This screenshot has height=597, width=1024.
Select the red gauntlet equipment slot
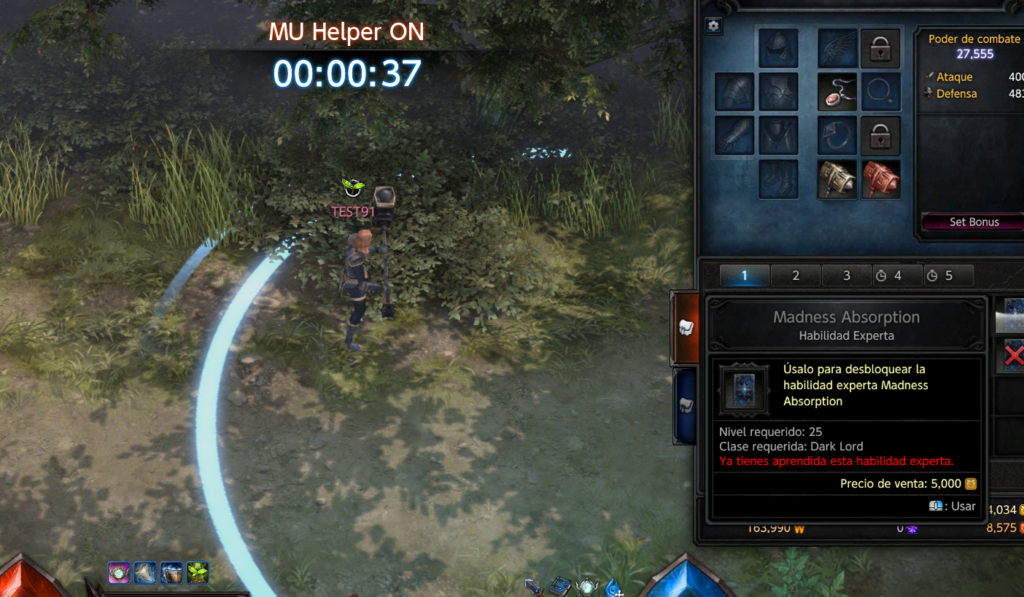[880, 179]
